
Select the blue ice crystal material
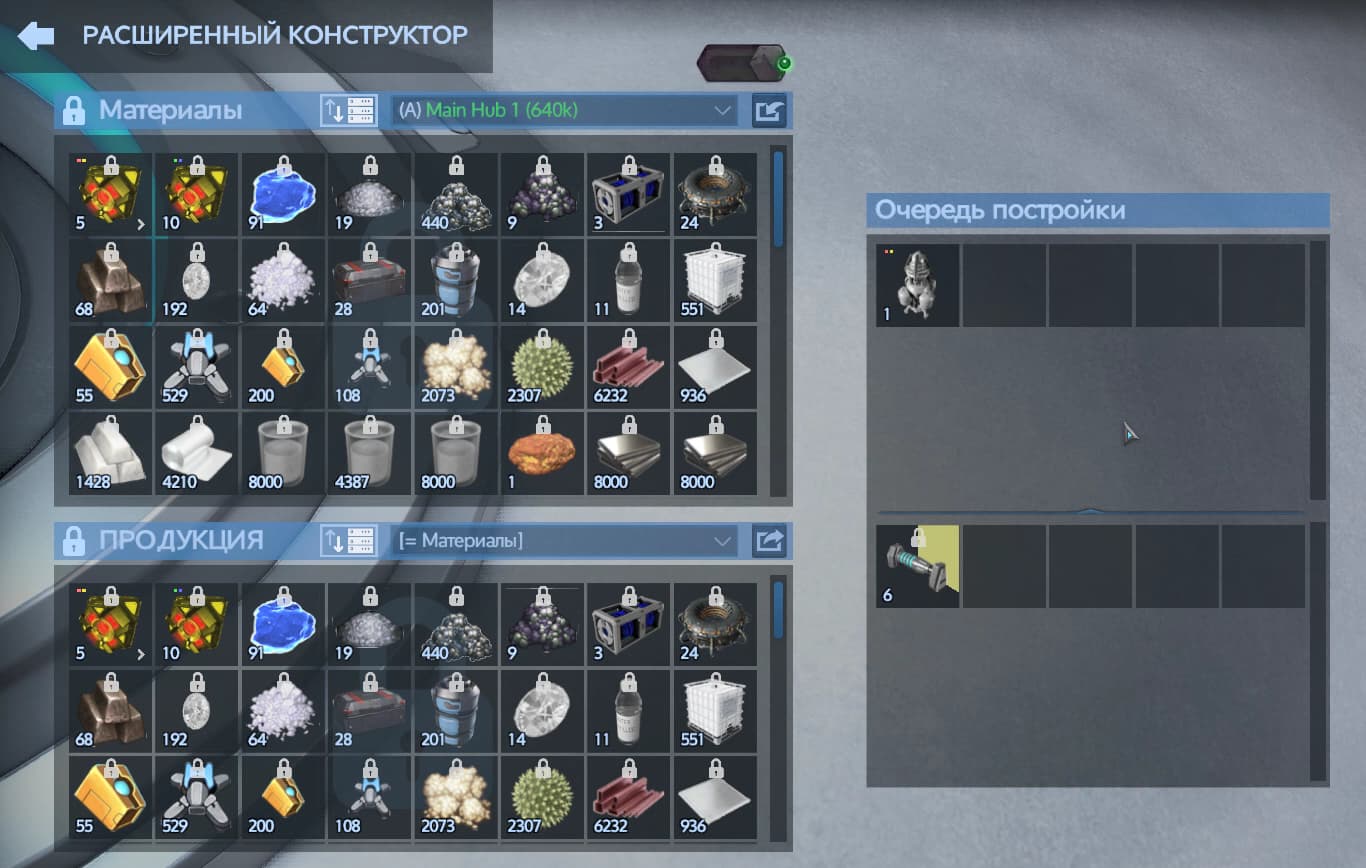coord(282,192)
